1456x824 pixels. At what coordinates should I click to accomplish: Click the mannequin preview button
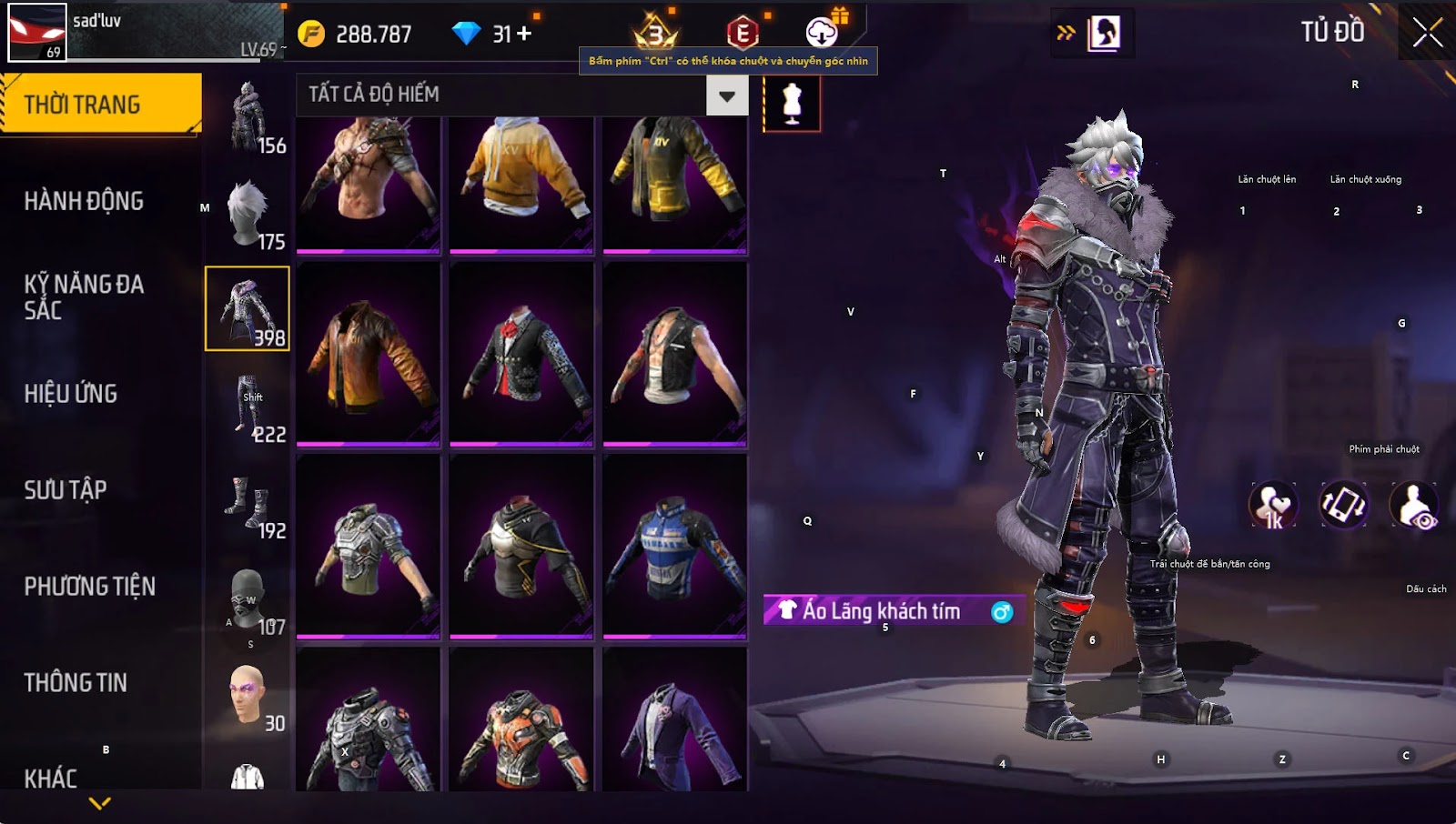pos(792,103)
